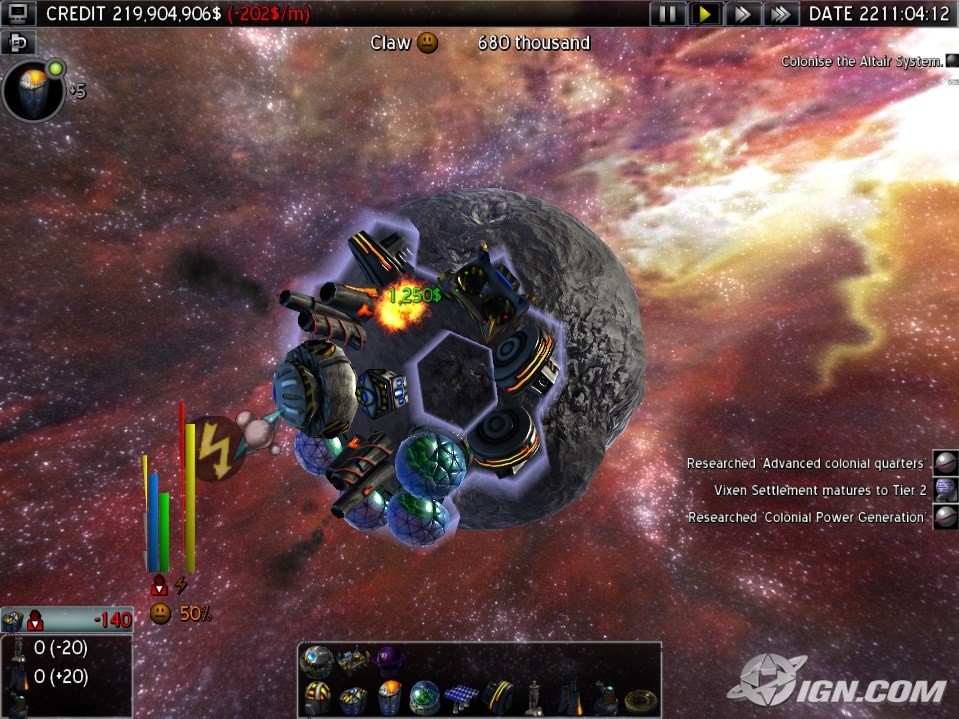Open the Colonise the Altair System objective
Image resolution: width=959 pixels, height=719 pixels.
[862, 61]
